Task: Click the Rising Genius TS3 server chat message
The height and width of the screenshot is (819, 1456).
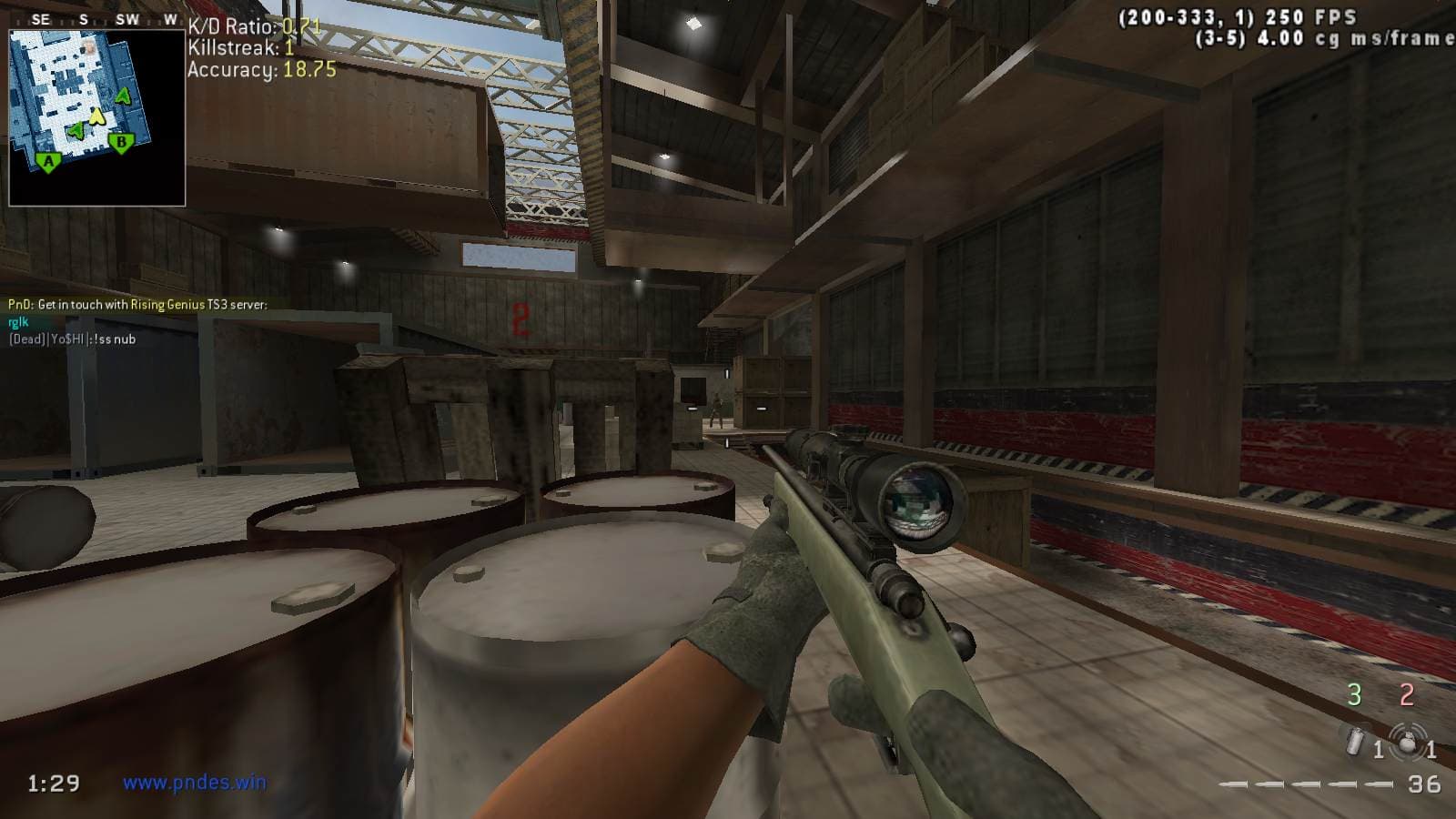Action: click(137, 305)
